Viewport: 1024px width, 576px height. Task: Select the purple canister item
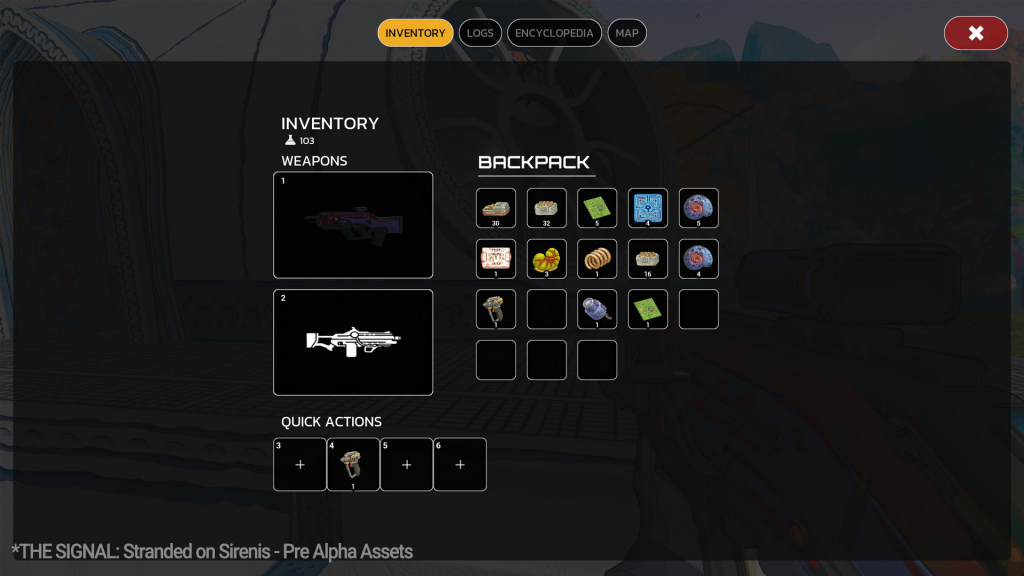click(597, 309)
